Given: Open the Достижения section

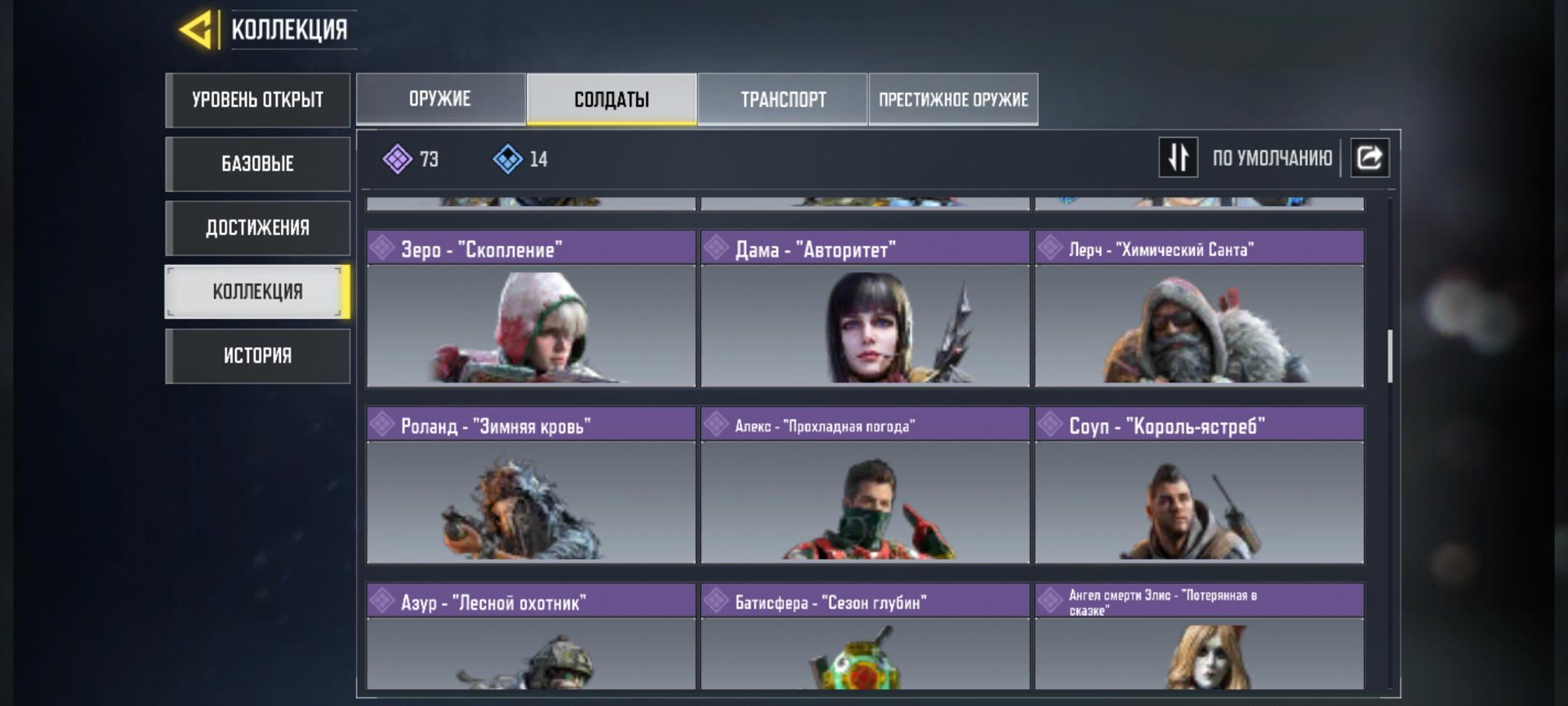Looking at the screenshot, I should [257, 227].
